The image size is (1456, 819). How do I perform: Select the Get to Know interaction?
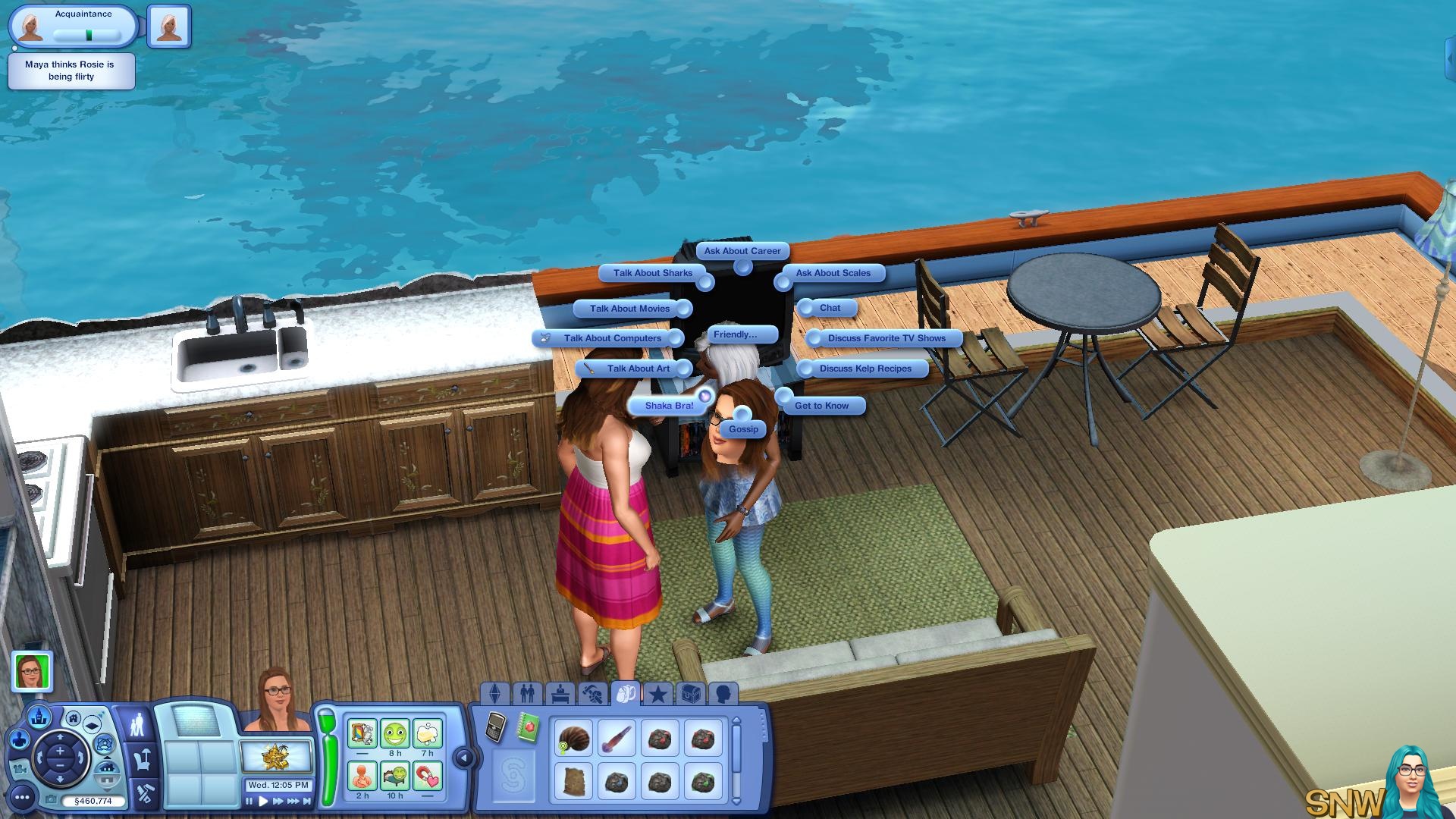click(x=821, y=406)
